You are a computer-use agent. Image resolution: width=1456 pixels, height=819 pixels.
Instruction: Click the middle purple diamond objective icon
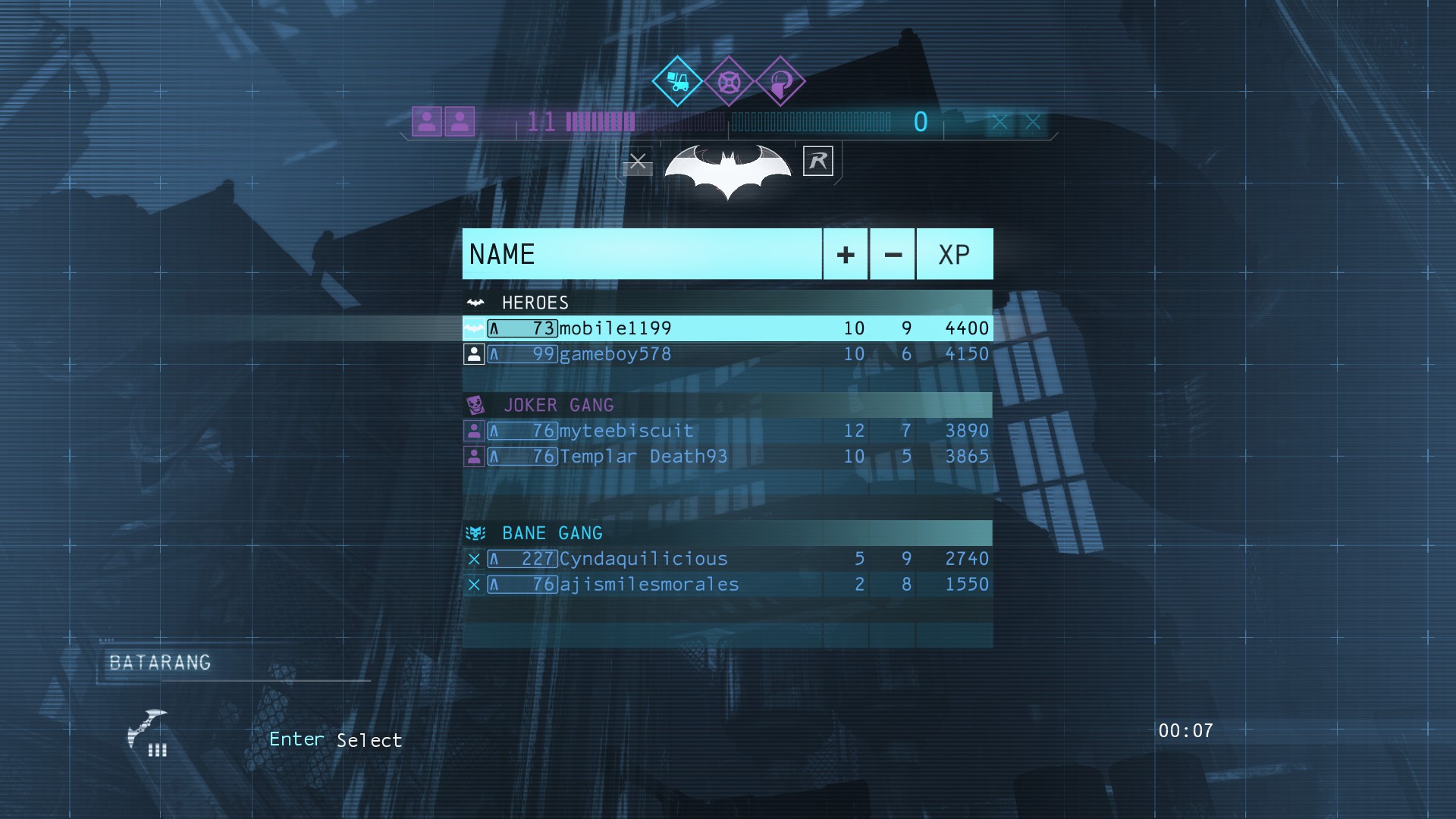[x=729, y=81]
